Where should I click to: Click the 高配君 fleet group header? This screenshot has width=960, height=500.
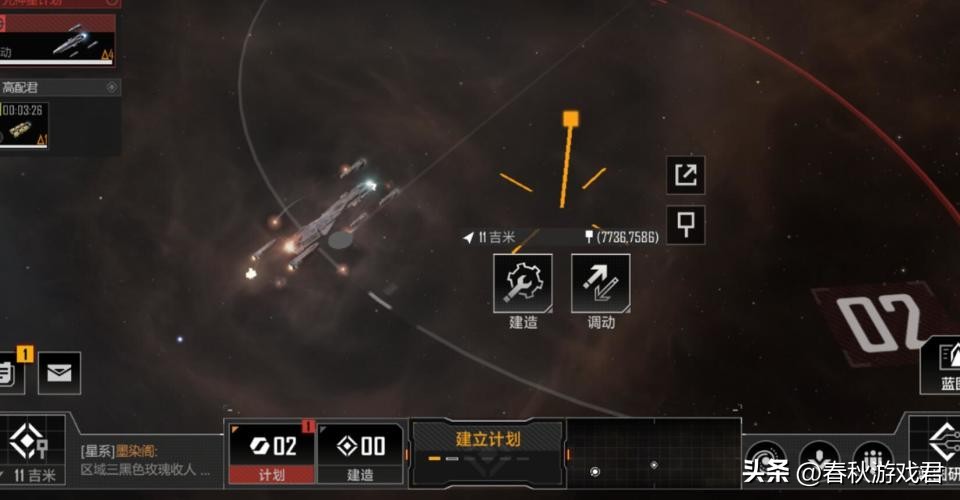pos(58,88)
